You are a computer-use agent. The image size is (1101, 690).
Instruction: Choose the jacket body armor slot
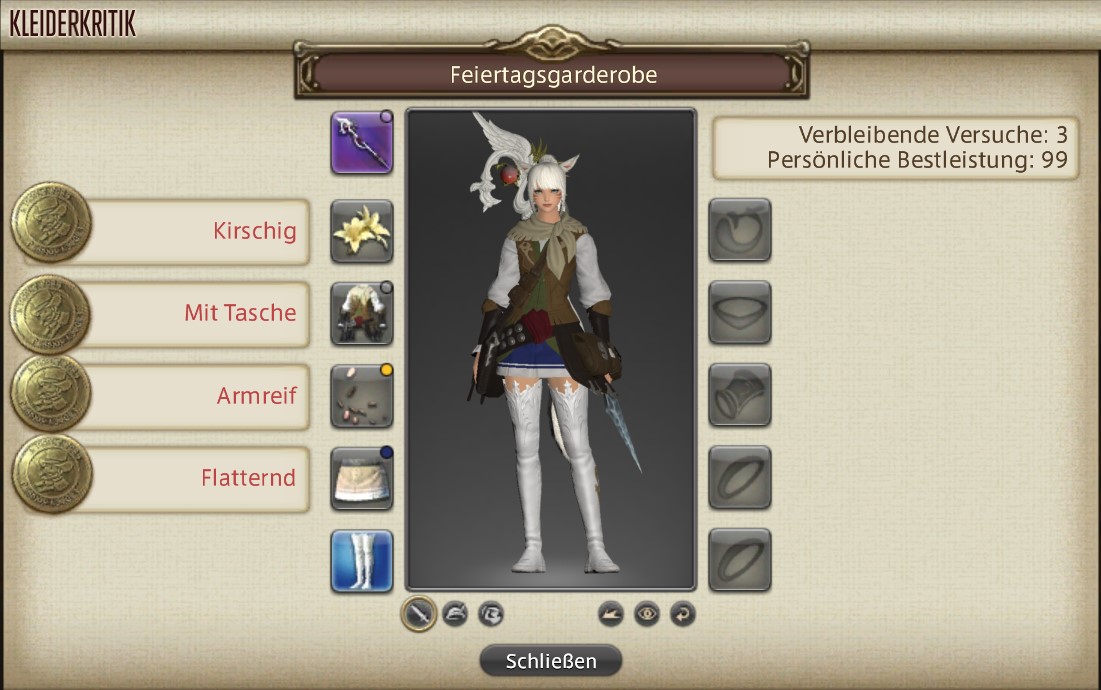tap(362, 313)
